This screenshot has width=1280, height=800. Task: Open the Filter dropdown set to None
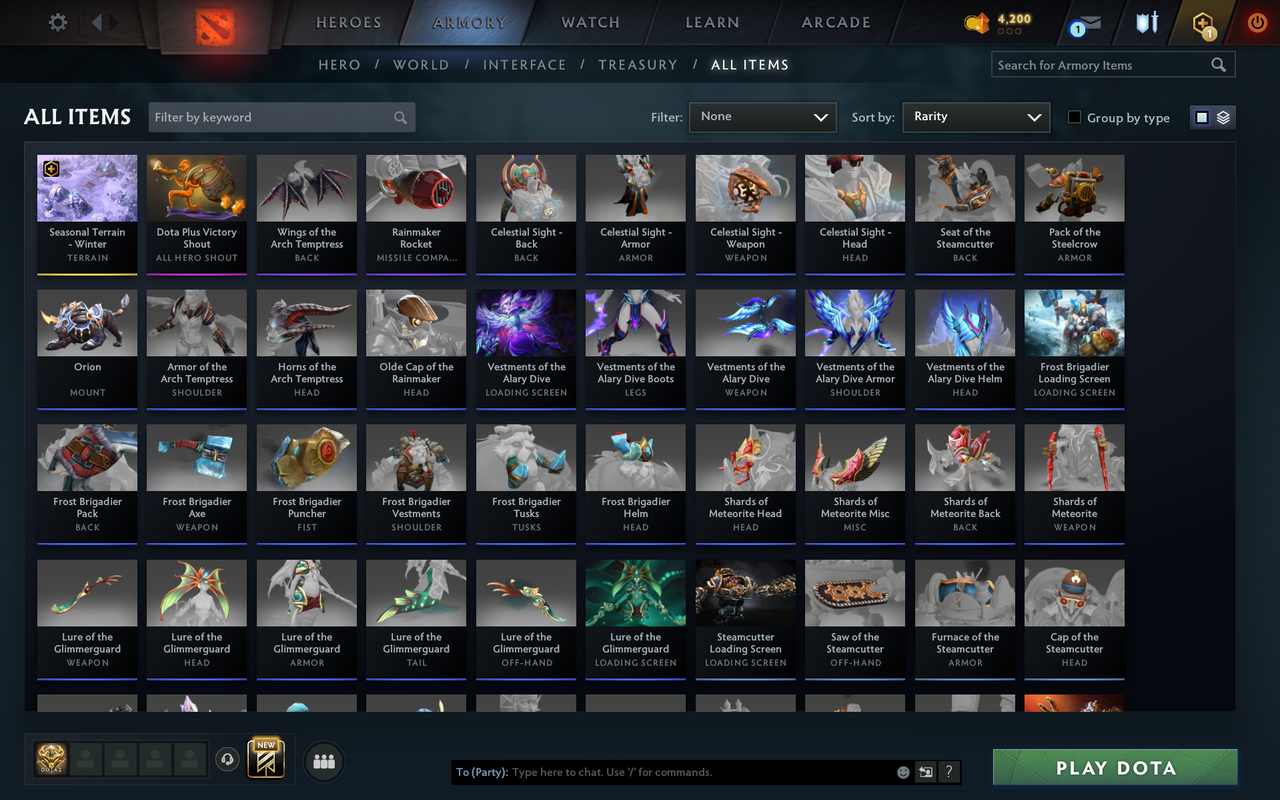pyautogui.click(x=762, y=117)
